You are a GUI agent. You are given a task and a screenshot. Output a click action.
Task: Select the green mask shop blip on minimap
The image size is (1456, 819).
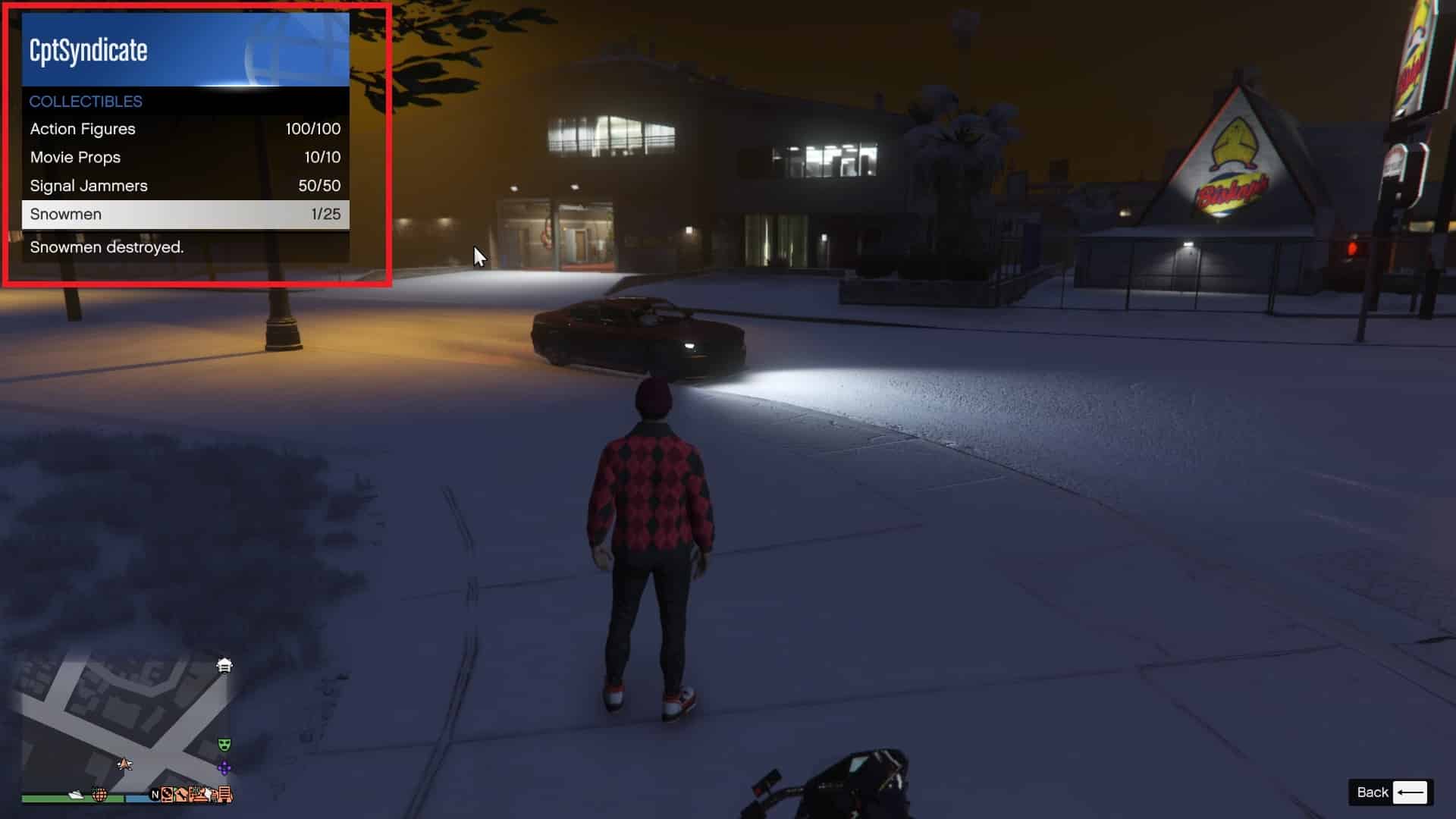pyautogui.click(x=224, y=744)
